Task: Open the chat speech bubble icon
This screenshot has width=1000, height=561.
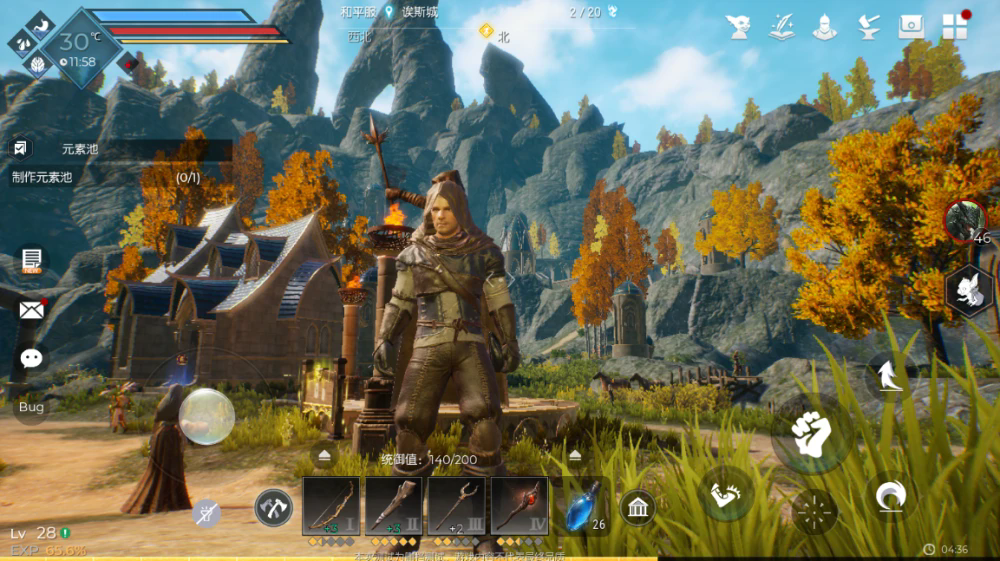Action: tap(32, 357)
